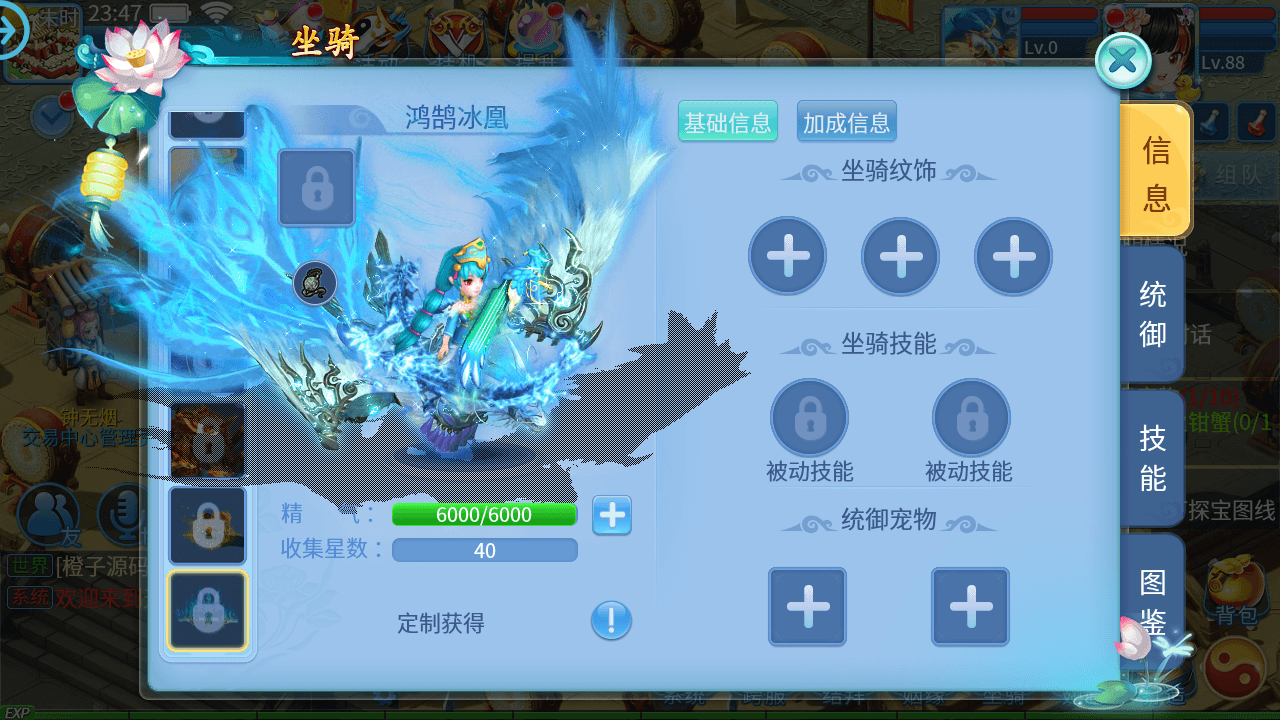This screenshot has width=1280, height=720.
Task: Add a 坐骑纹饰 in the first plus slot
Action: coord(787,256)
